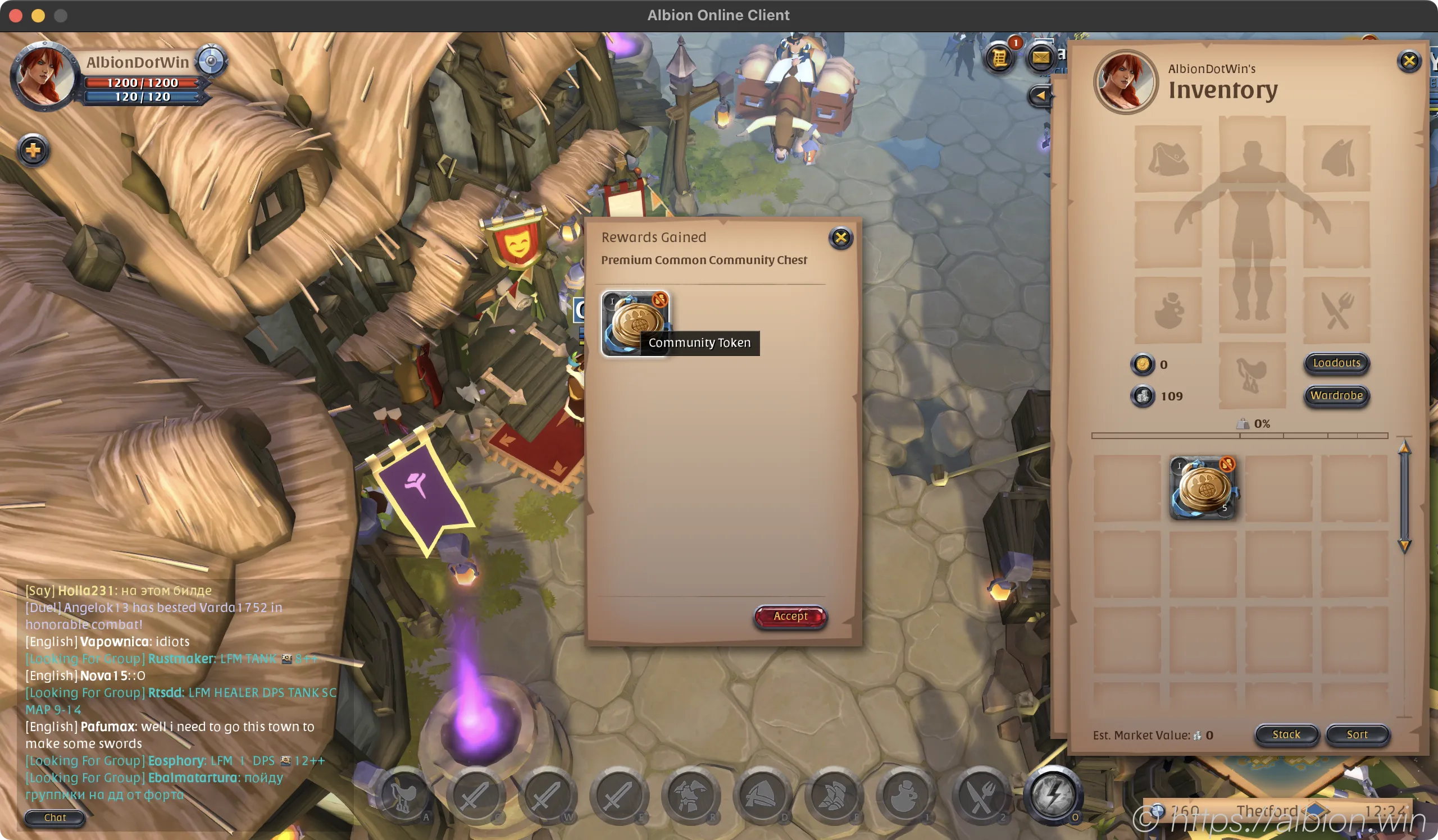This screenshot has height=840, width=1438.
Task: Stack items in the inventory
Action: pyautogui.click(x=1286, y=735)
